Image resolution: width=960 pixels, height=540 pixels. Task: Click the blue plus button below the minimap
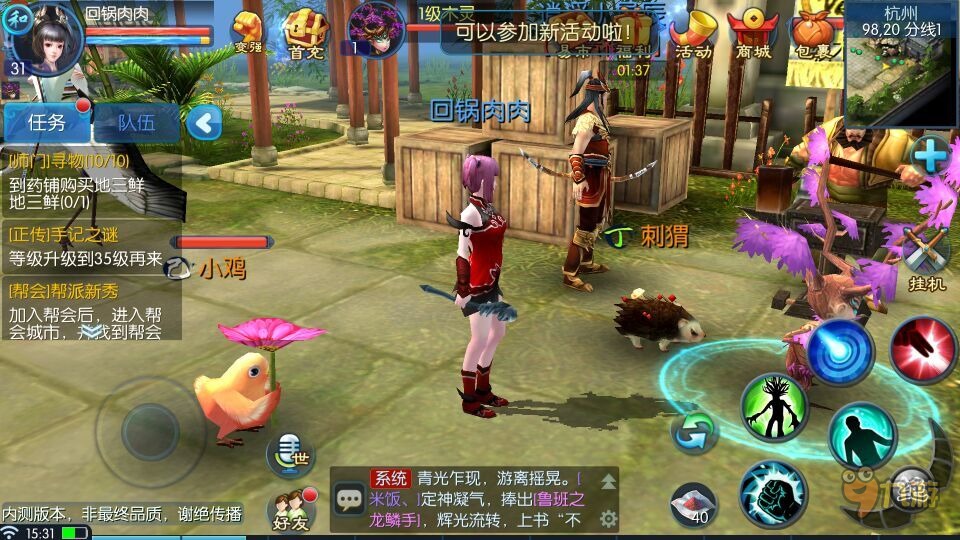(930, 155)
